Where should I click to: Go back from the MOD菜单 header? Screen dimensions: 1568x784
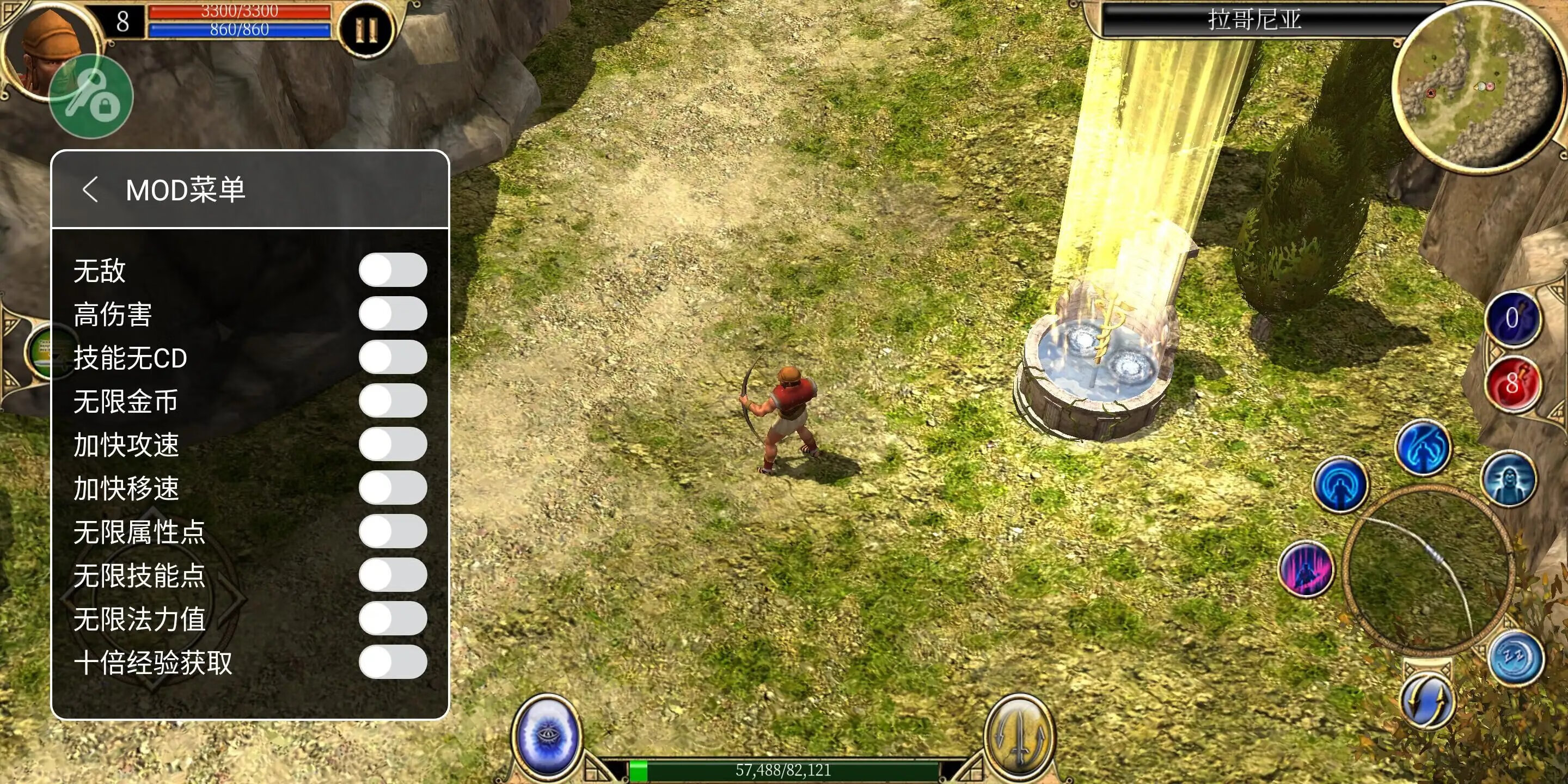[x=90, y=189]
